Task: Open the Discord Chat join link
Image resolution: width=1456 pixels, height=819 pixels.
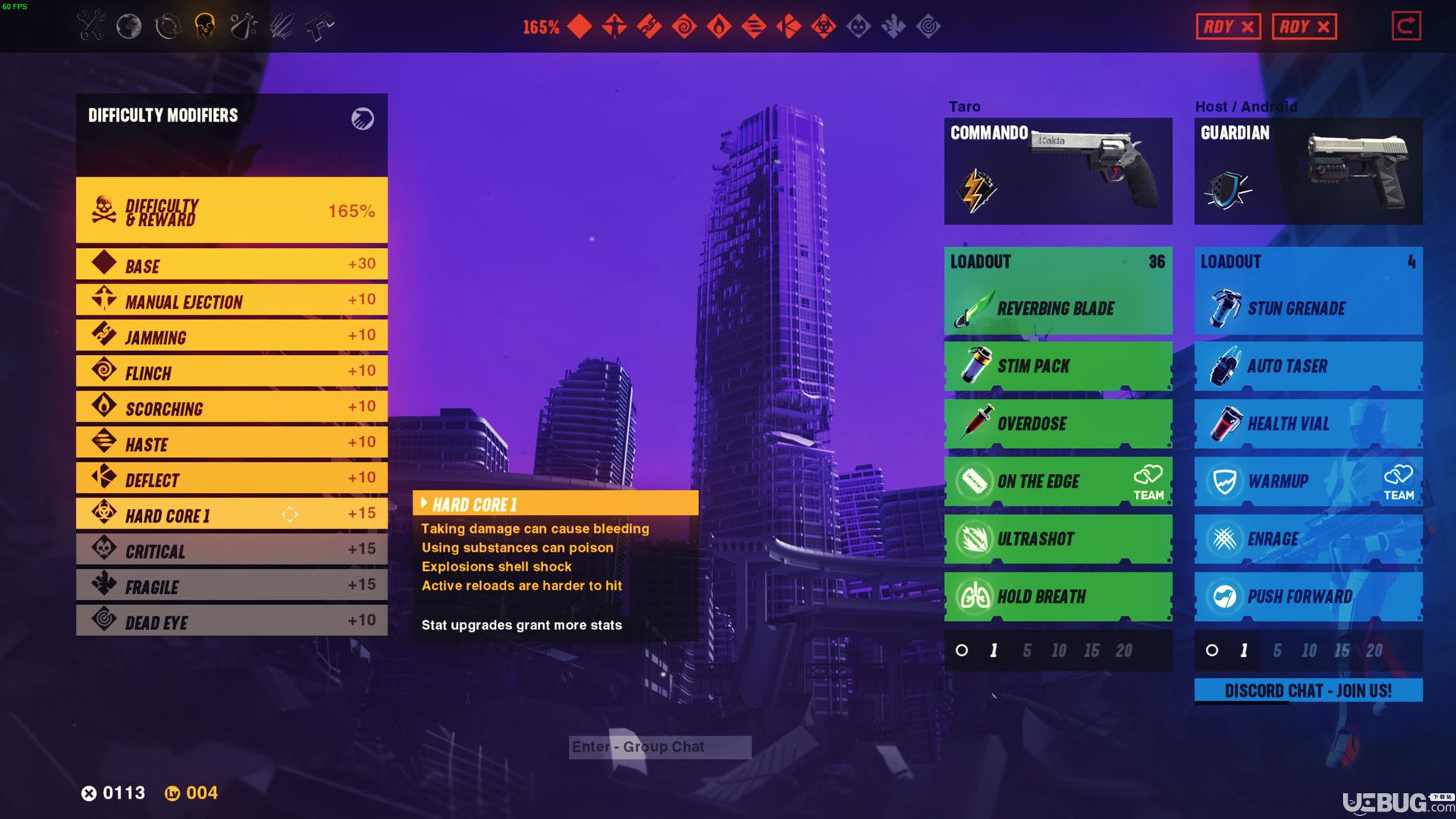Action: (x=1307, y=691)
